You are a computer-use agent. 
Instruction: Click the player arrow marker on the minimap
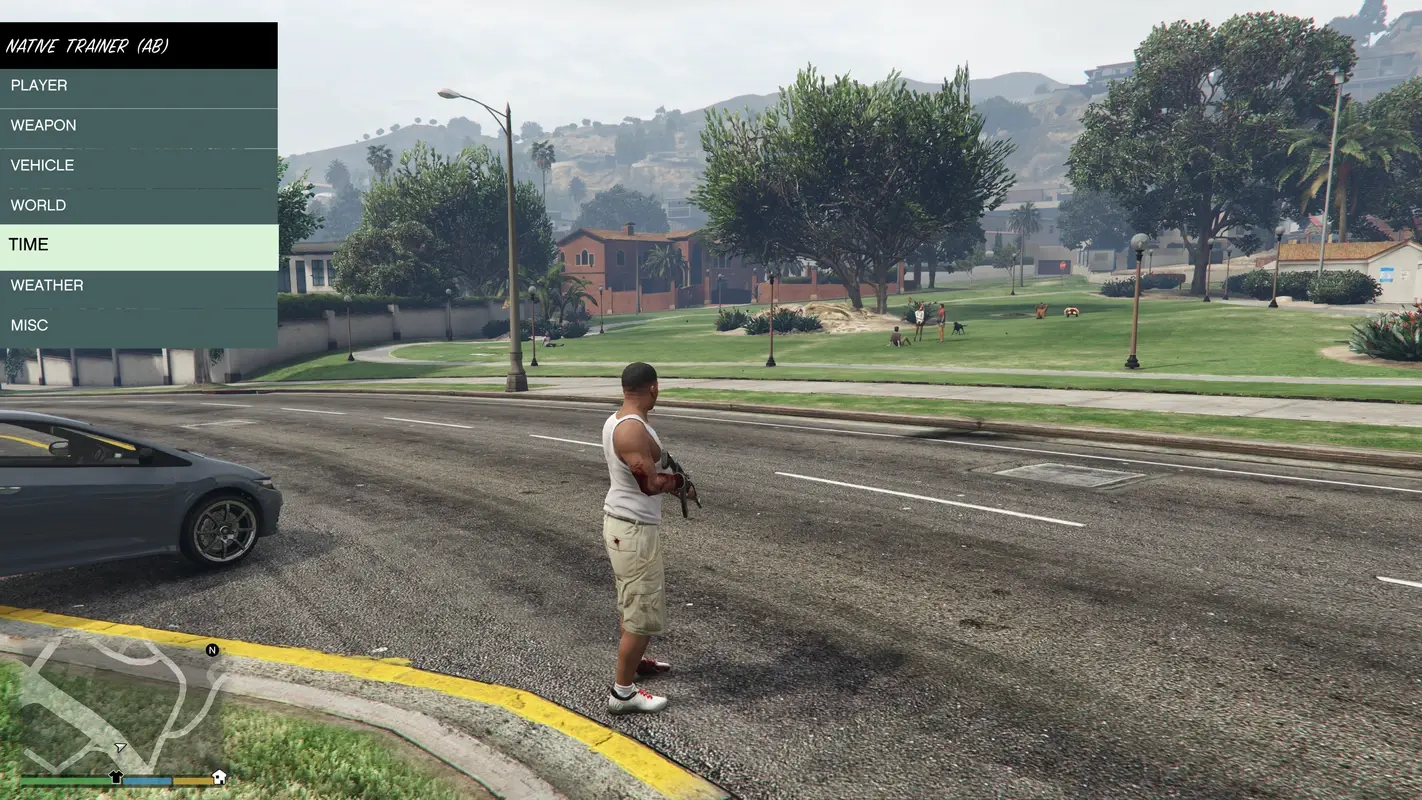(x=119, y=747)
